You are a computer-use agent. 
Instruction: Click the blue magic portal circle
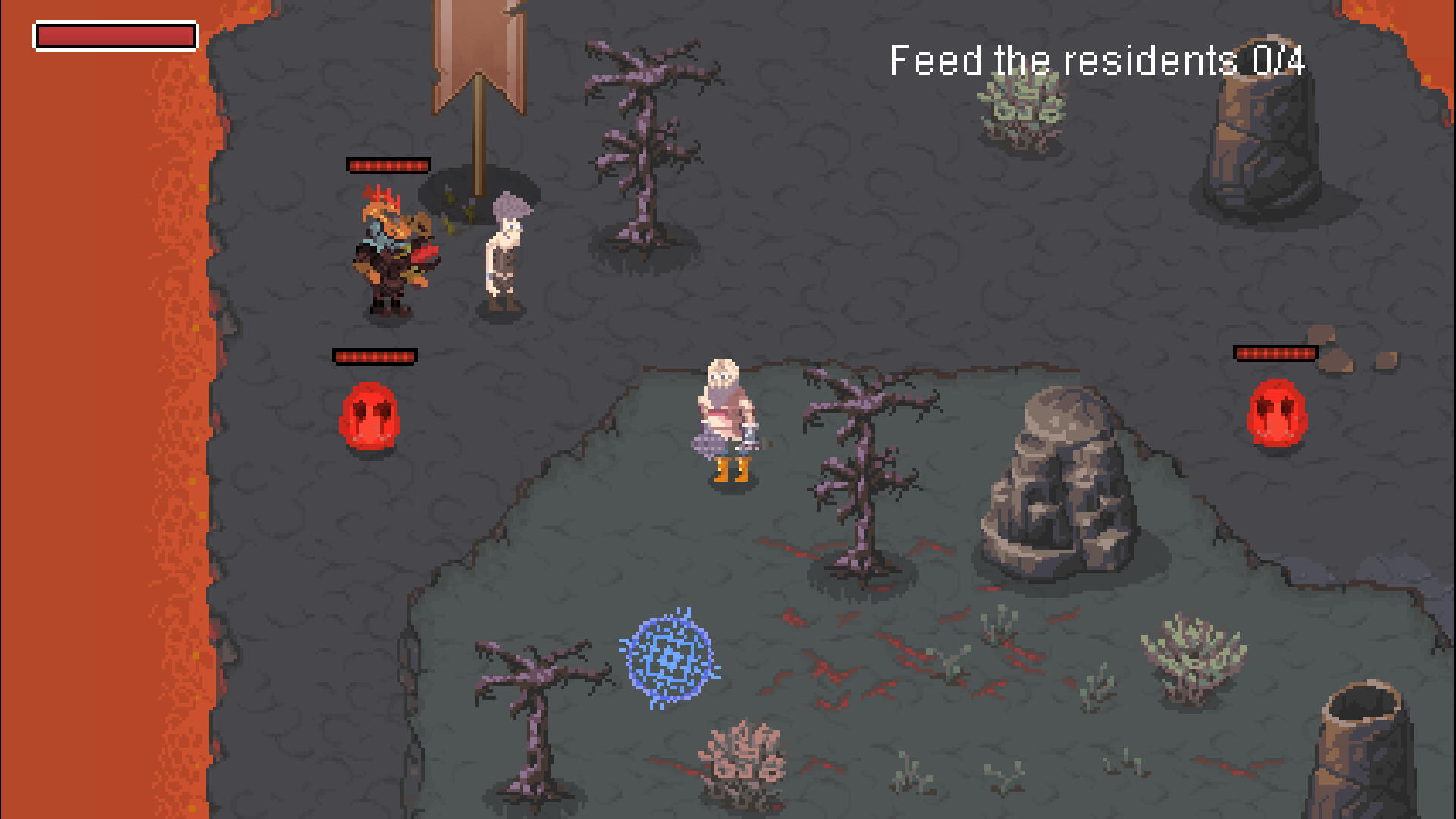point(670,657)
